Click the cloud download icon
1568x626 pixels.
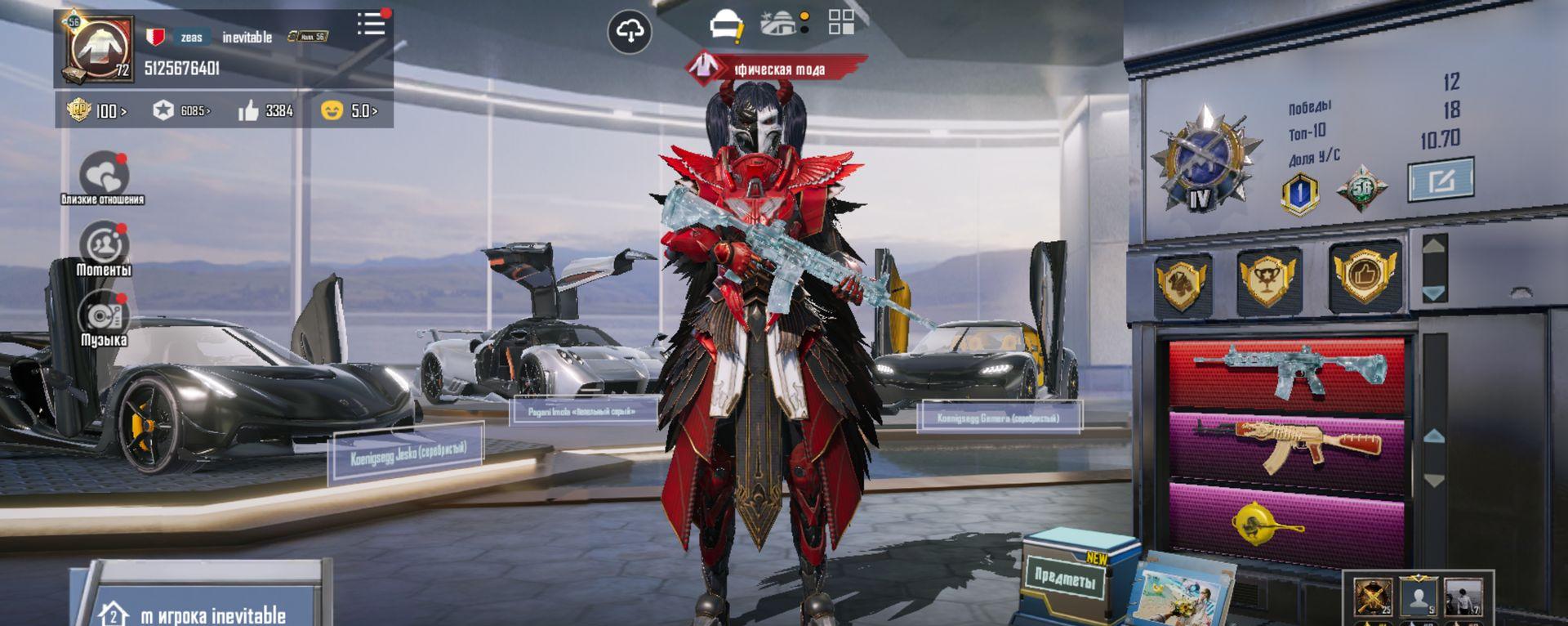point(630,32)
